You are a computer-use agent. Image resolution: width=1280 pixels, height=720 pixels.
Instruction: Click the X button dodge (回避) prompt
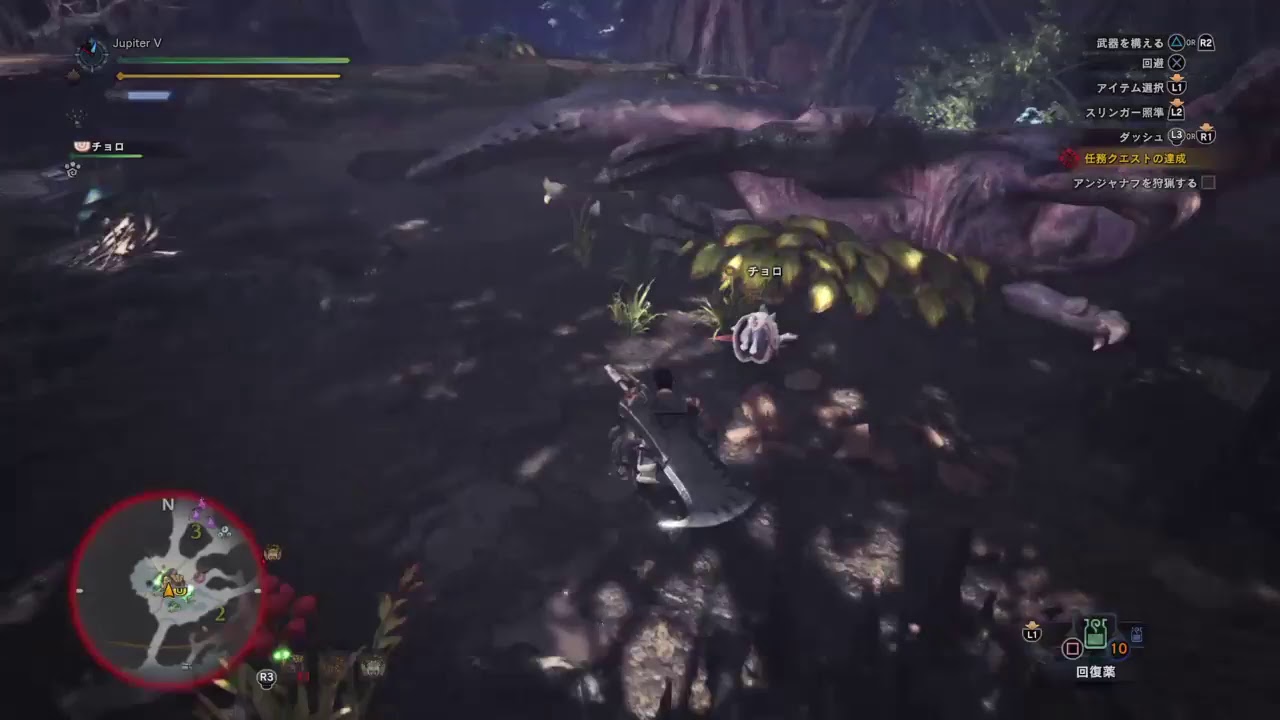pos(1176,64)
